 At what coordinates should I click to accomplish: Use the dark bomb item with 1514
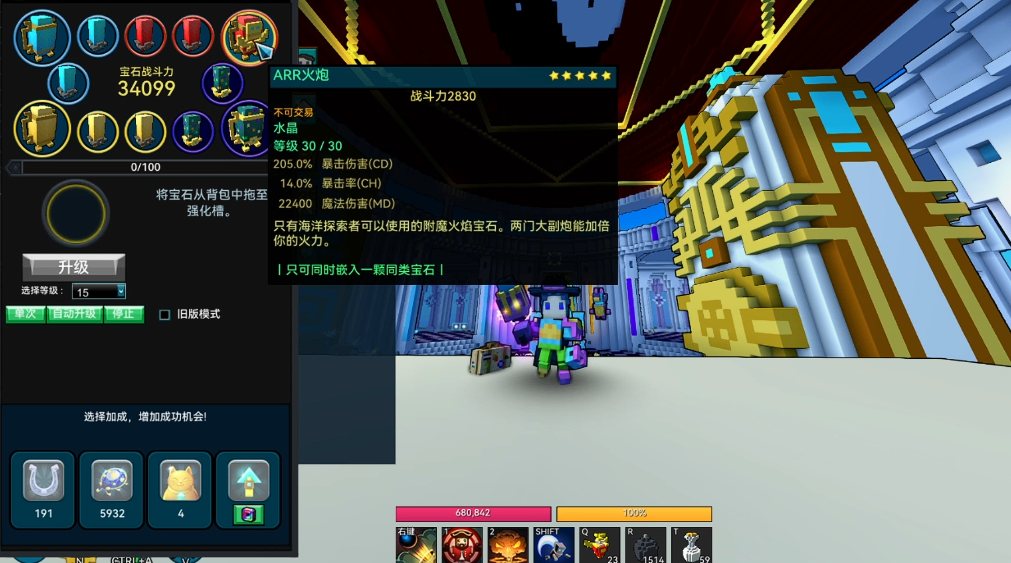pyautogui.click(x=645, y=545)
